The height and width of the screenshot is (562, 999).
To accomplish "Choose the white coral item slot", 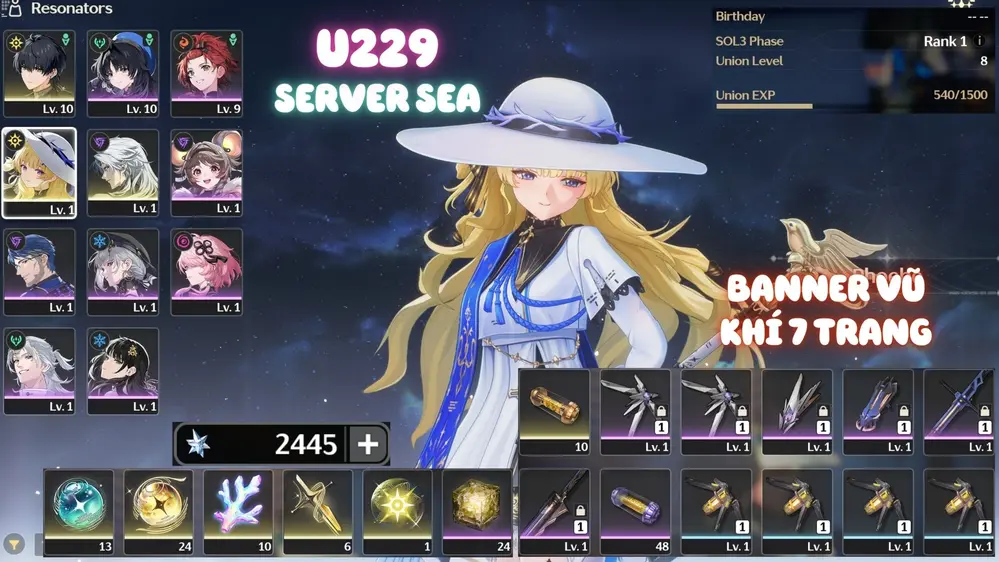I will click(238, 510).
